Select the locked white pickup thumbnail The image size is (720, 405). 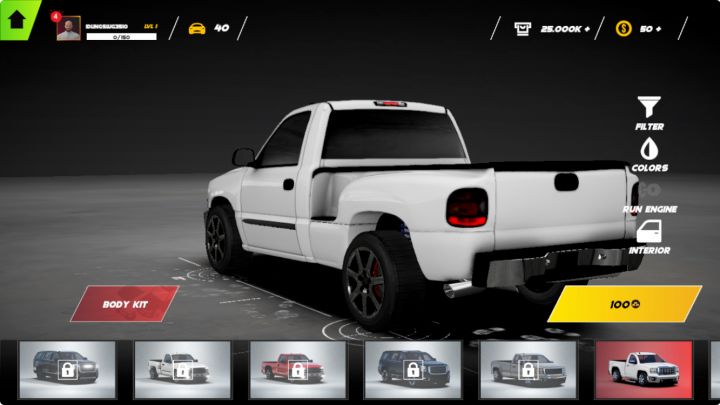pos(182,370)
